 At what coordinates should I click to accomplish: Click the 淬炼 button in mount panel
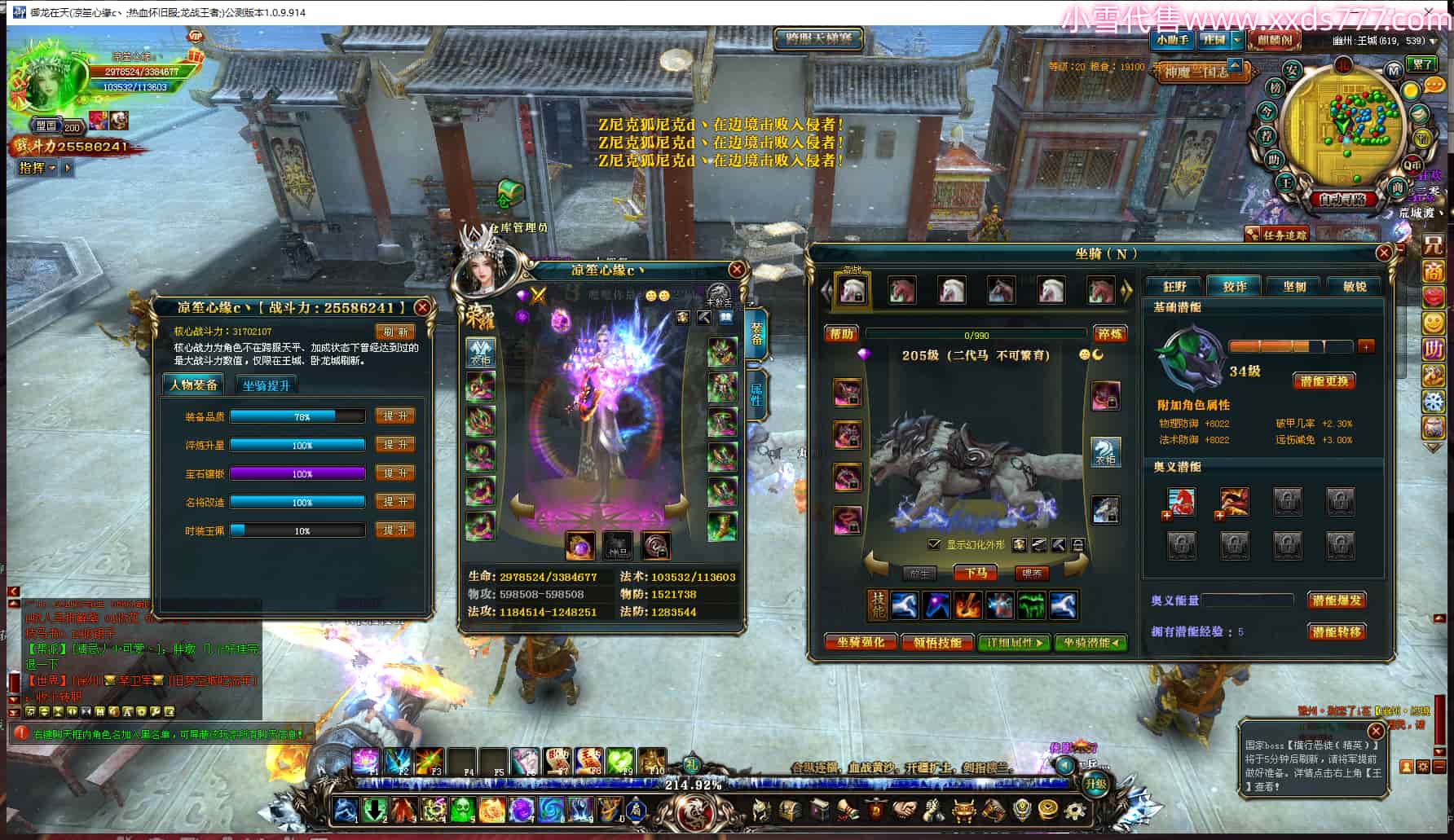(1109, 334)
